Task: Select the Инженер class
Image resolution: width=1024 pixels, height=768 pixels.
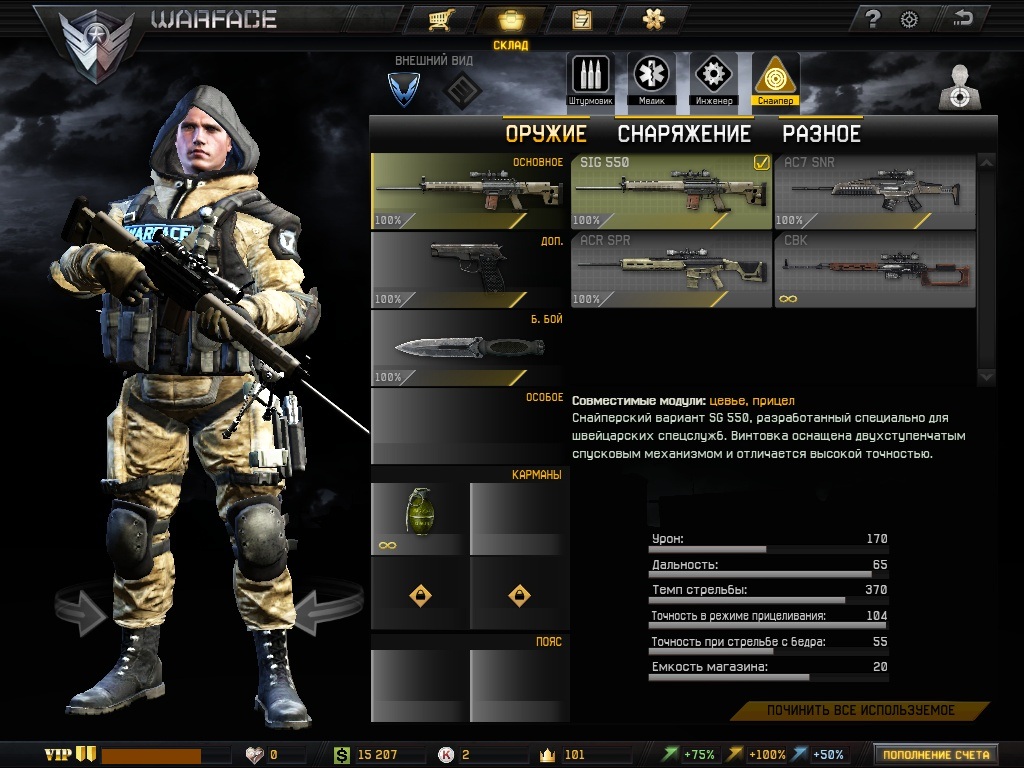Action: pos(713,79)
